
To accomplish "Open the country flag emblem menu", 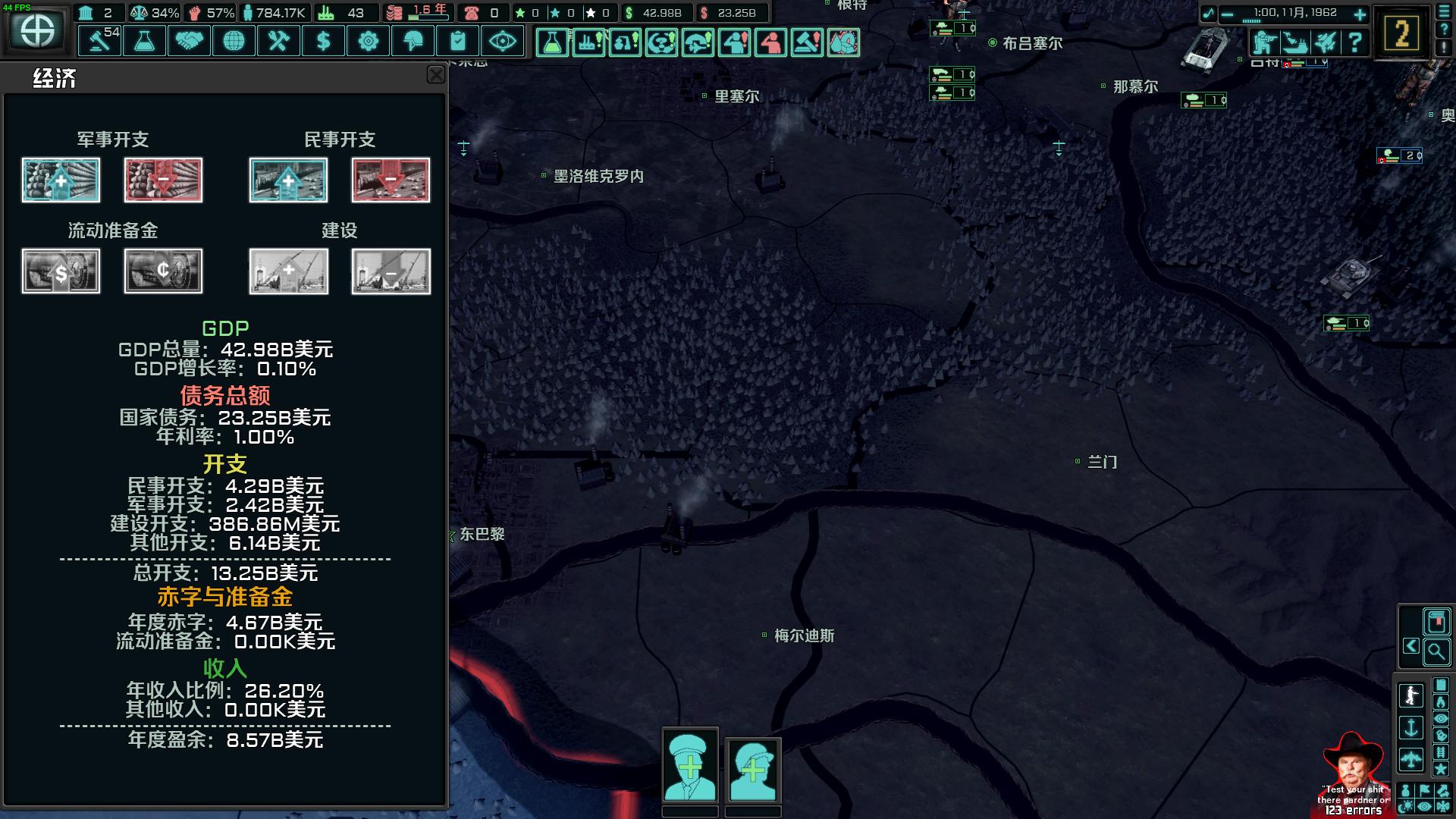I will coord(37,30).
